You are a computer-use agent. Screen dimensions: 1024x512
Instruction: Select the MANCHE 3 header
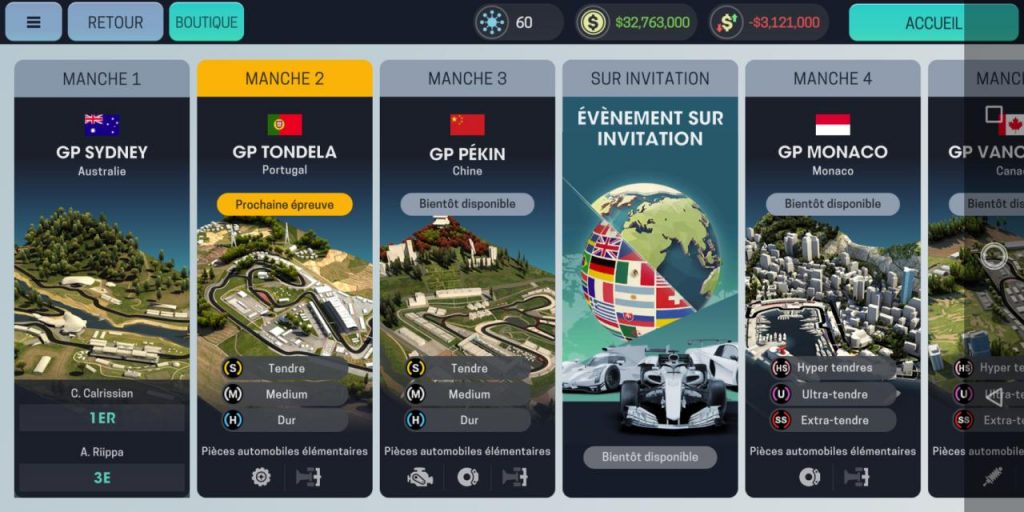pos(467,79)
